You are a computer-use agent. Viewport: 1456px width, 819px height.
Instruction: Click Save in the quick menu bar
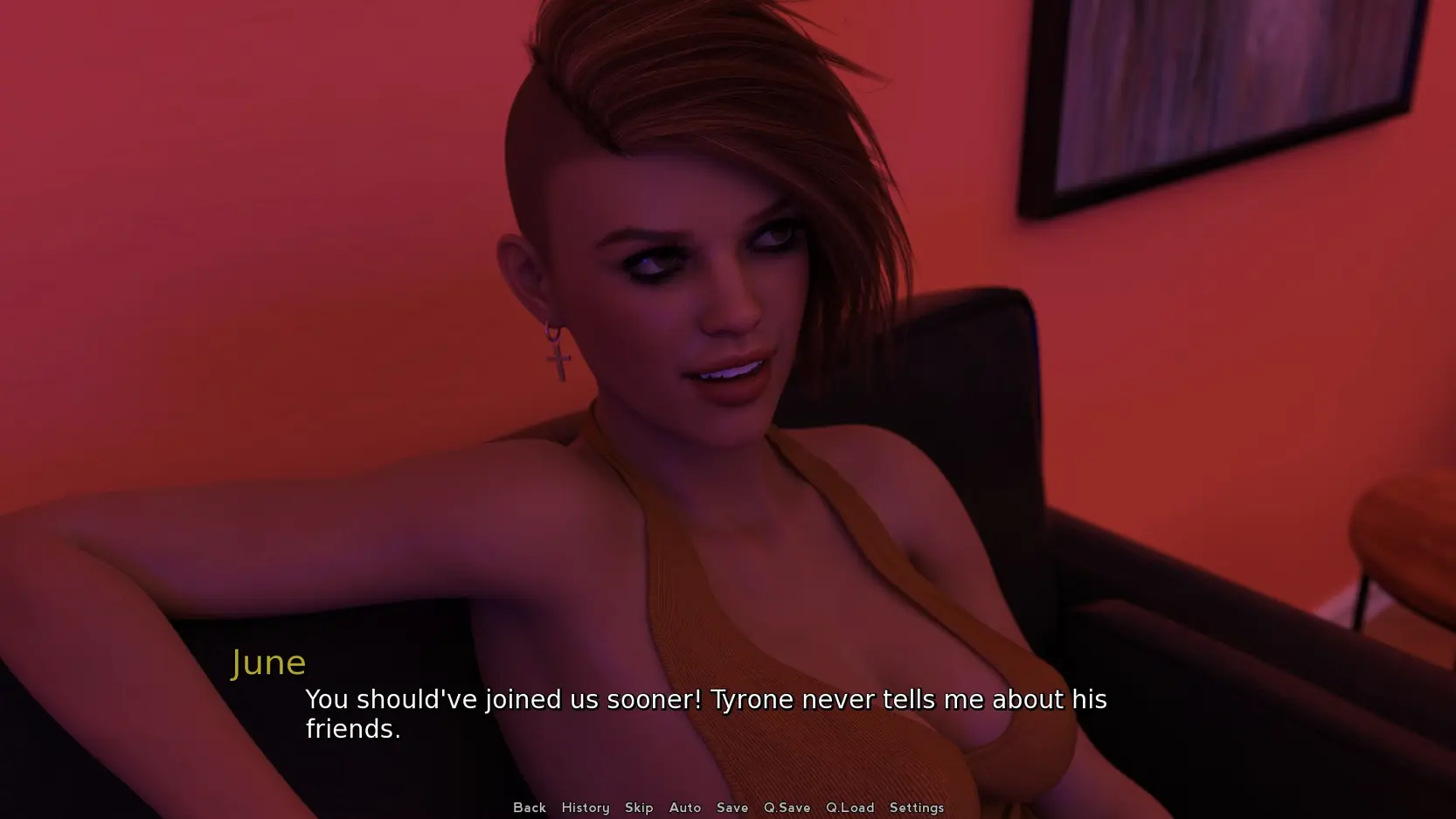pyautogui.click(x=732, y=808)
